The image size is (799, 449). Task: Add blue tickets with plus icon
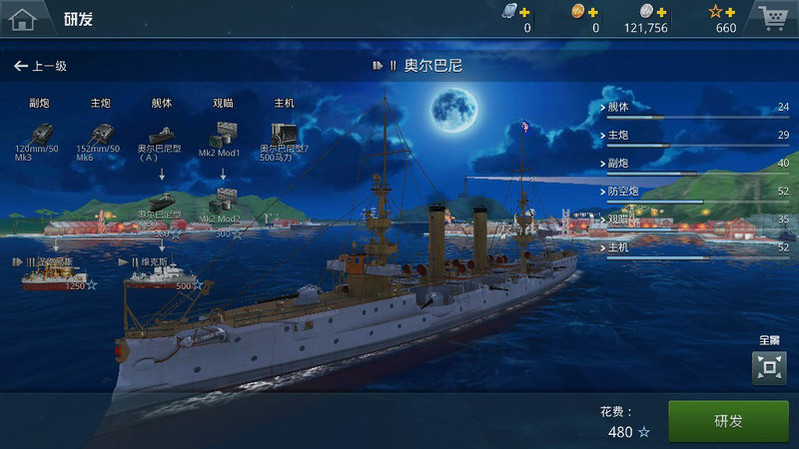pos(526,12)
